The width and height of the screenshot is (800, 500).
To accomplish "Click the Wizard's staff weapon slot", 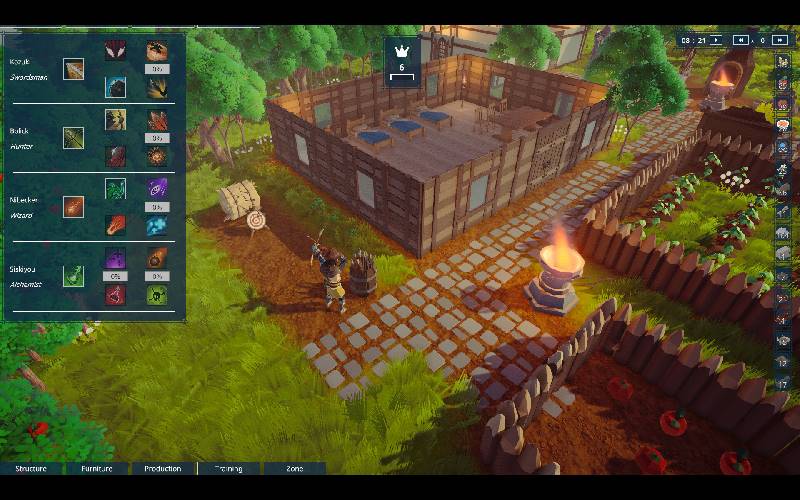I will click(73, 206).
